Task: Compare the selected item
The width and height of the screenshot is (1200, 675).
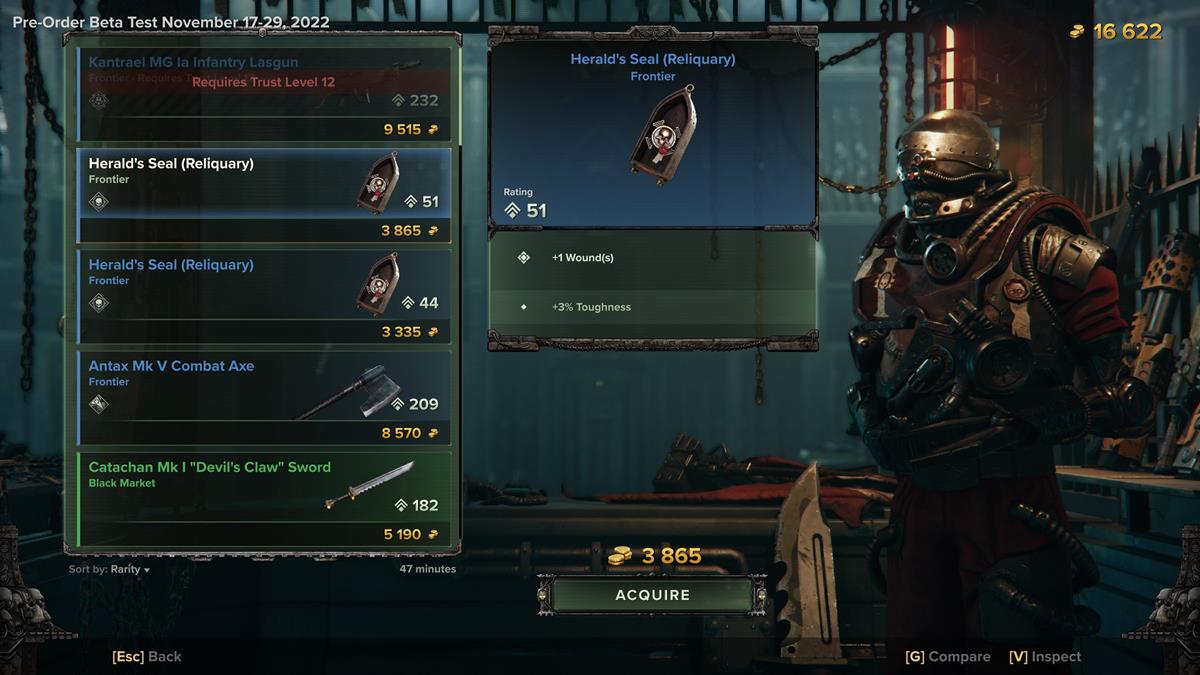Action: [x=947, y=657]
